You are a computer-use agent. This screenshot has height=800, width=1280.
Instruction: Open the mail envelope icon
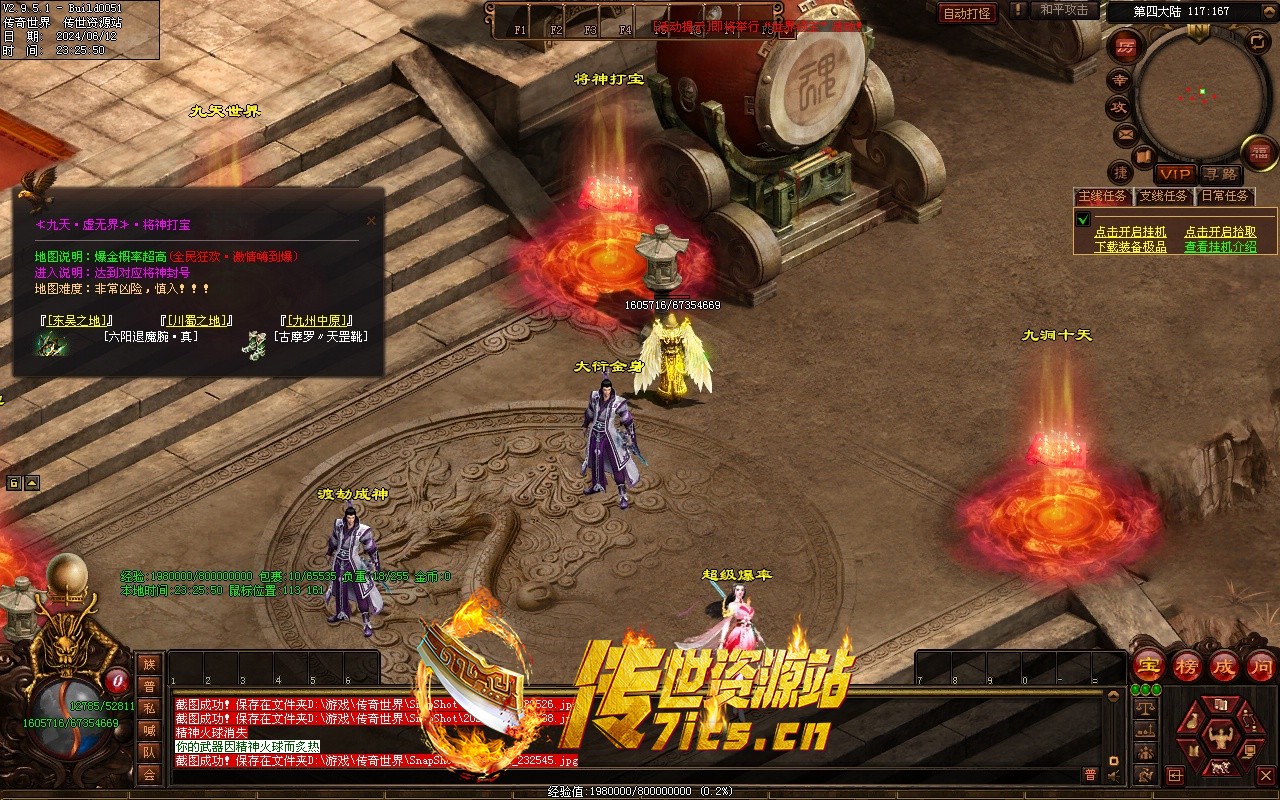[x=1125, y=133]
